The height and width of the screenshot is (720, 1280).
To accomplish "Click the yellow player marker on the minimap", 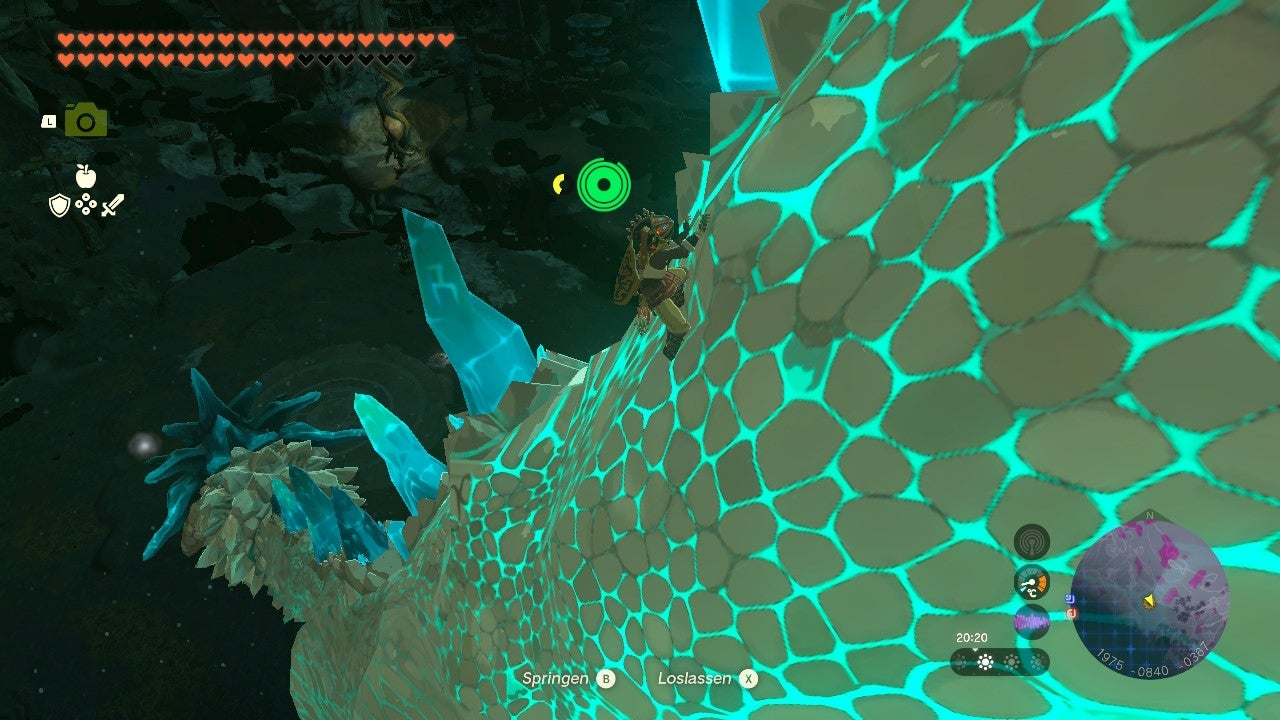I will click(1149, 602).
